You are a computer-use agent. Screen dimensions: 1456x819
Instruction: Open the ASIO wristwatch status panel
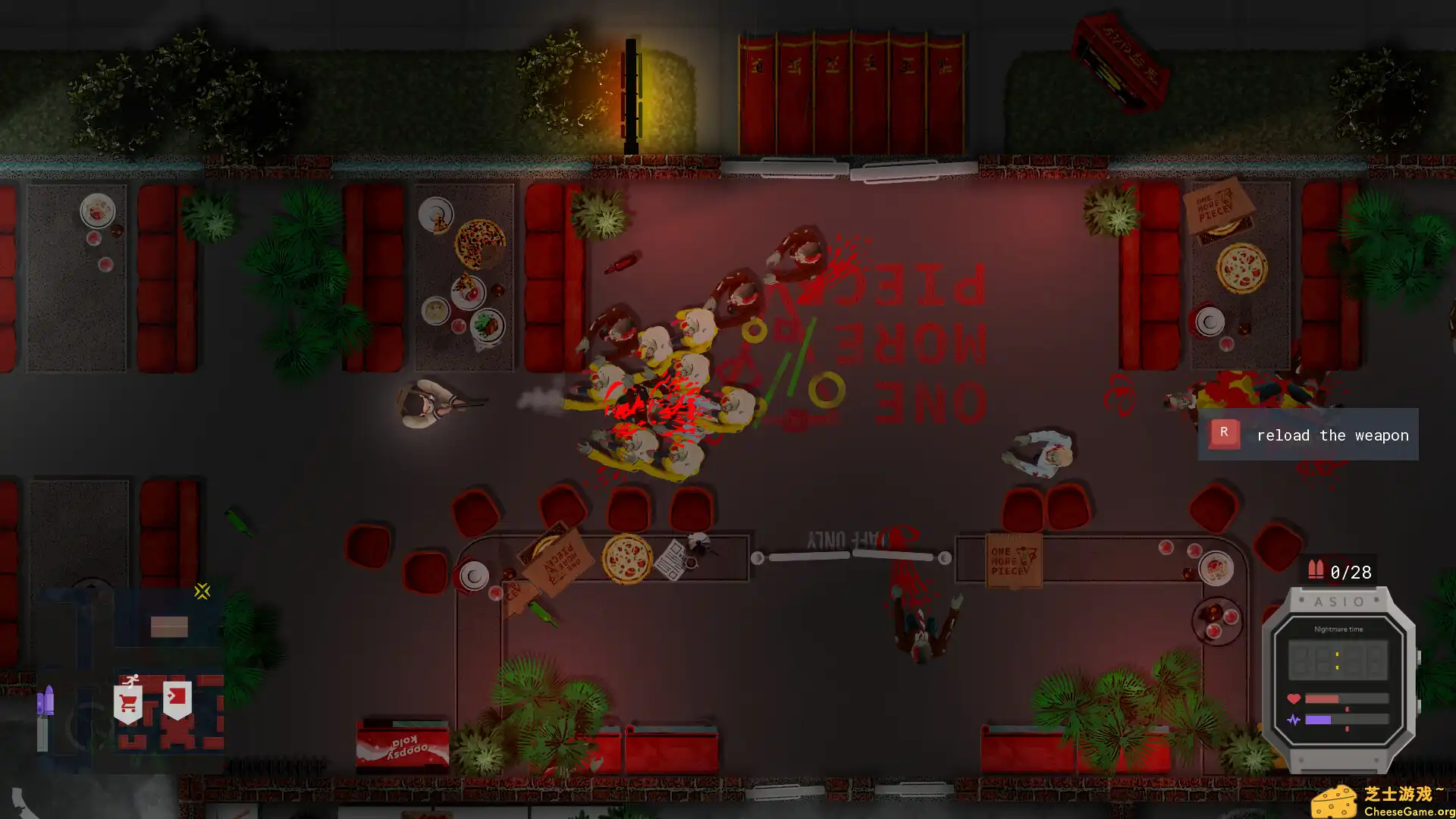pyautogui.click(x=1338, y=677)
